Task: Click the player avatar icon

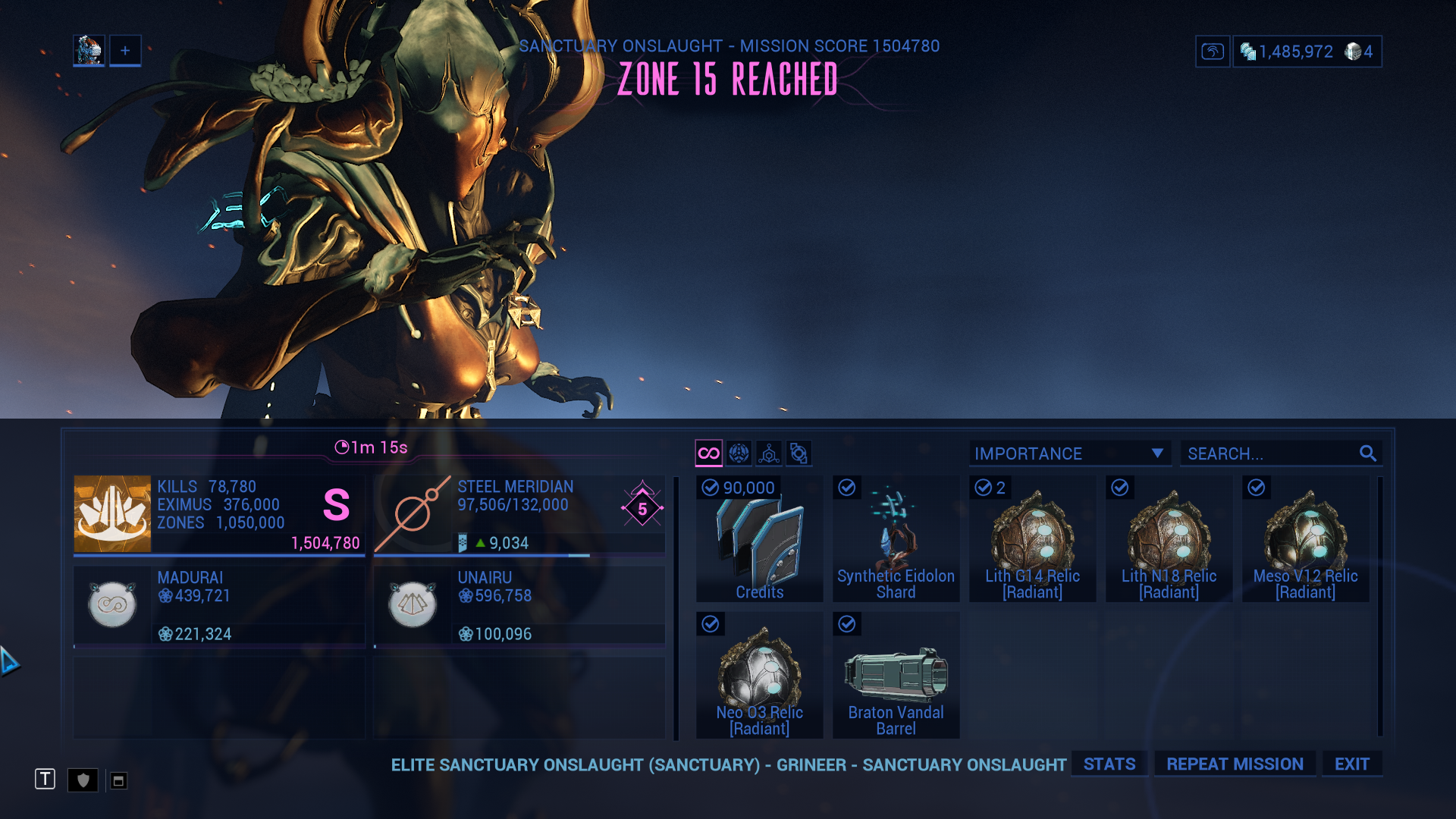Action: tap(89, 51)
